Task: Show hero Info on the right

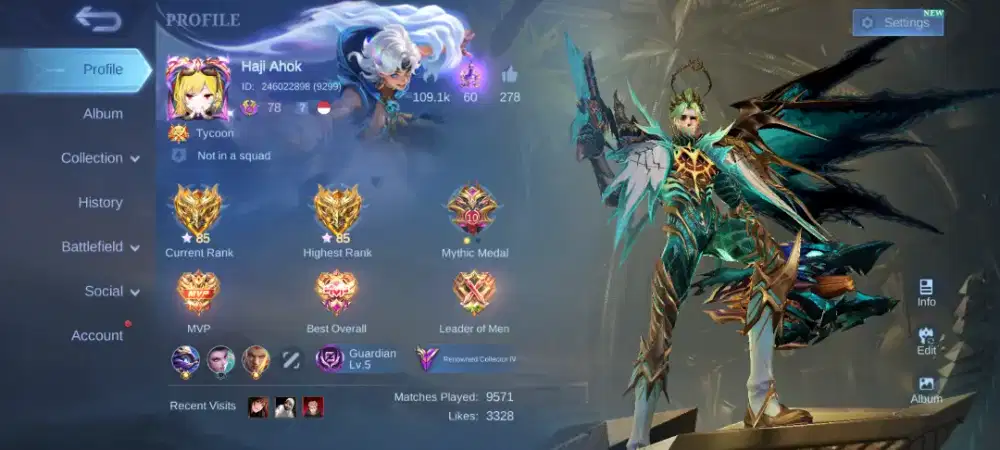Action: point(926,292)
